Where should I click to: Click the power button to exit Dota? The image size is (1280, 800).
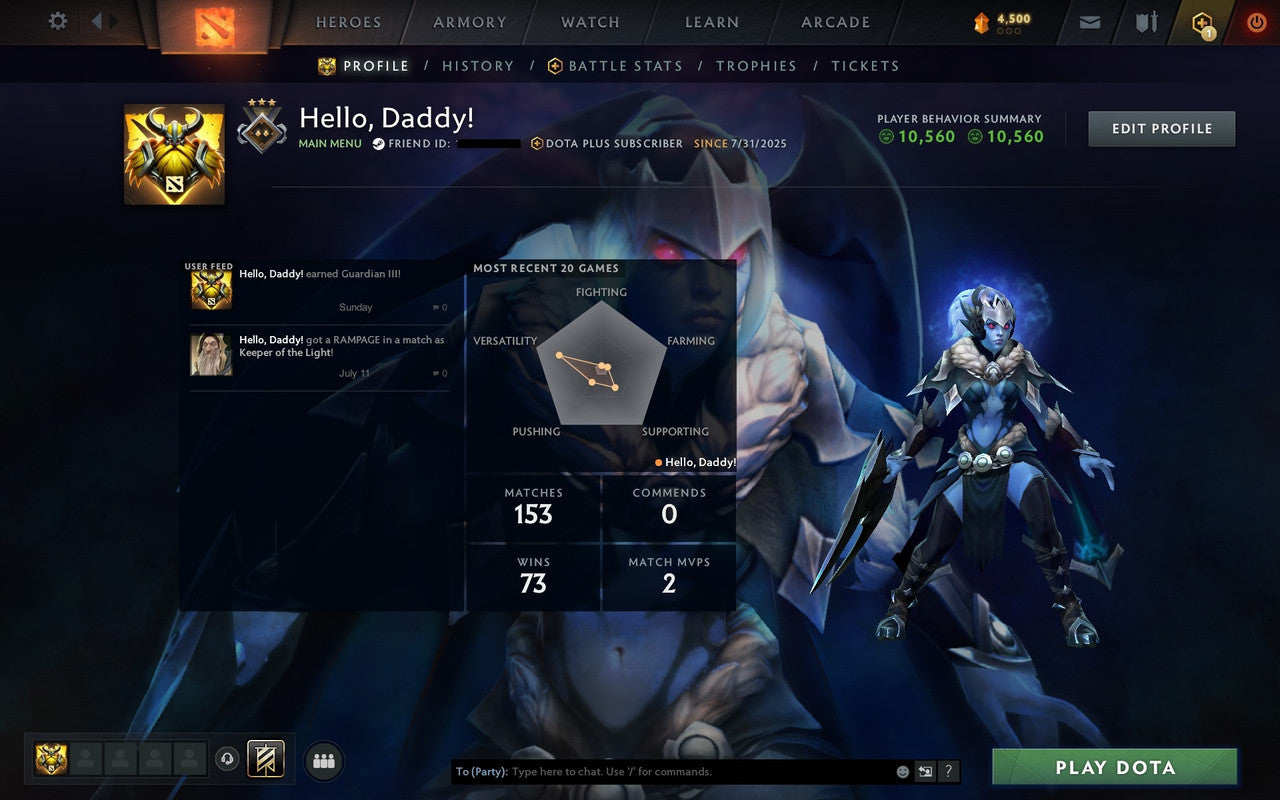point(1256,21)
